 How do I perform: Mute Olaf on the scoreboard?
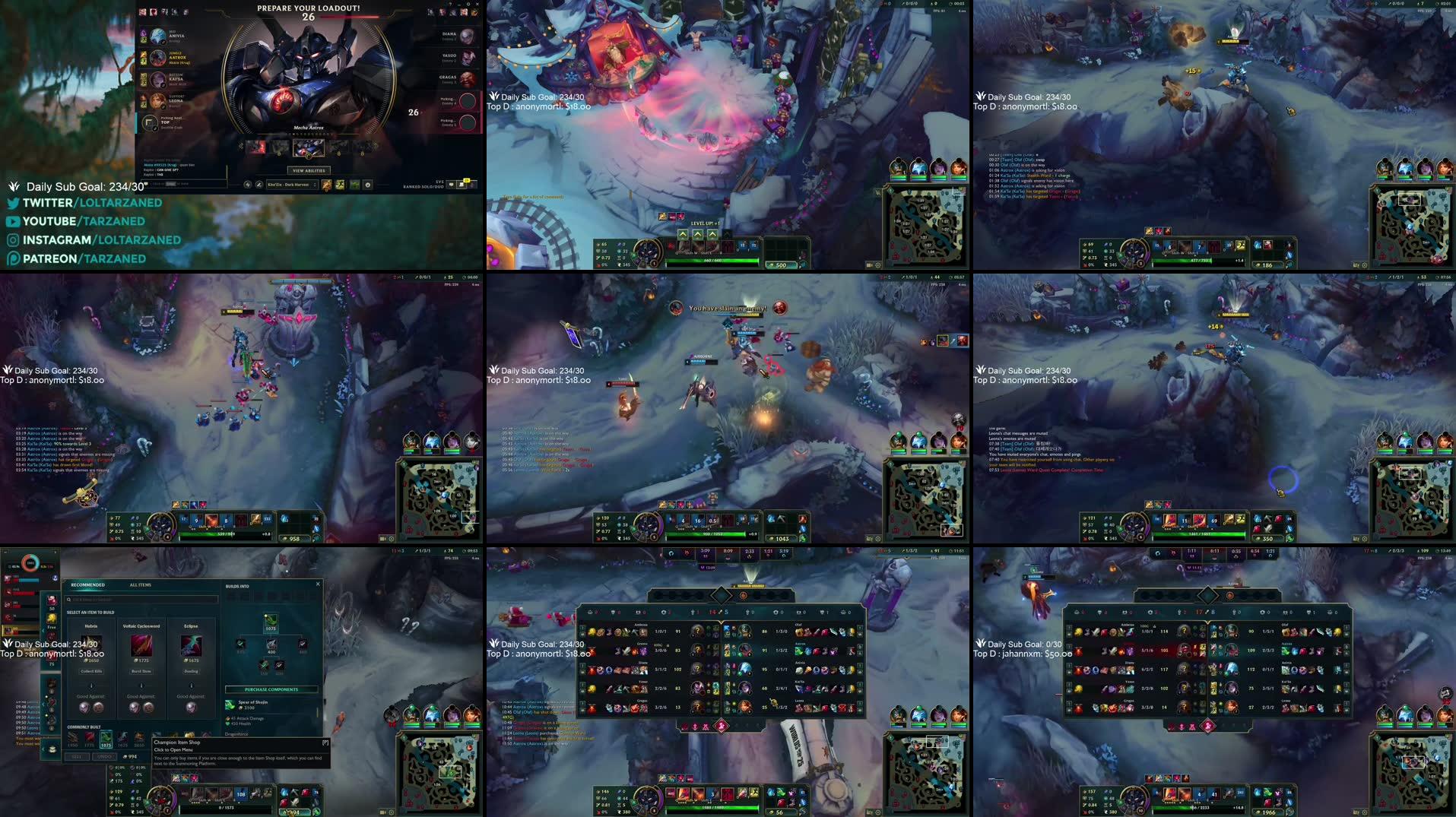click(860, 628)
